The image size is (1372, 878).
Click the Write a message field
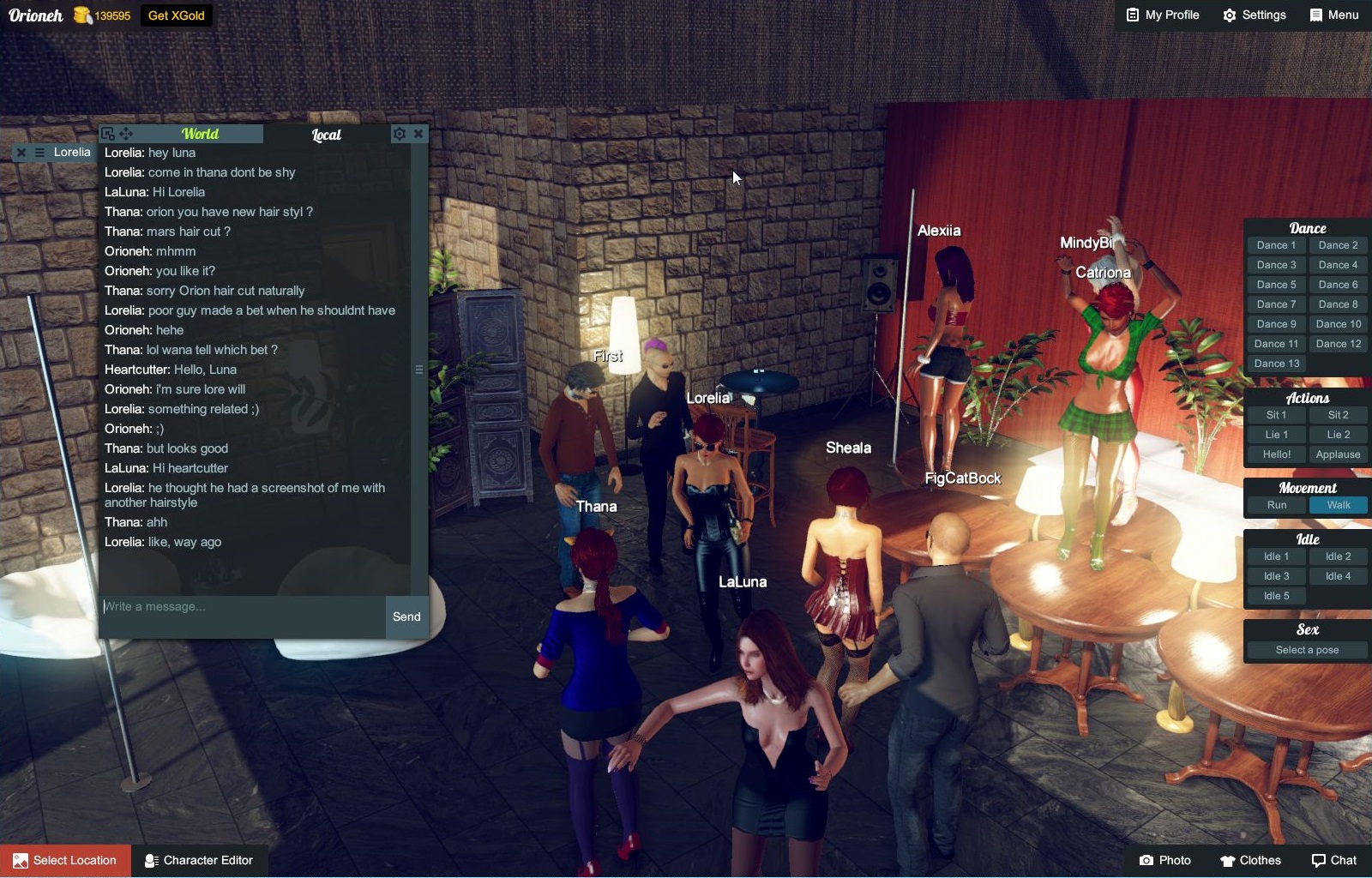coord(242,607)
